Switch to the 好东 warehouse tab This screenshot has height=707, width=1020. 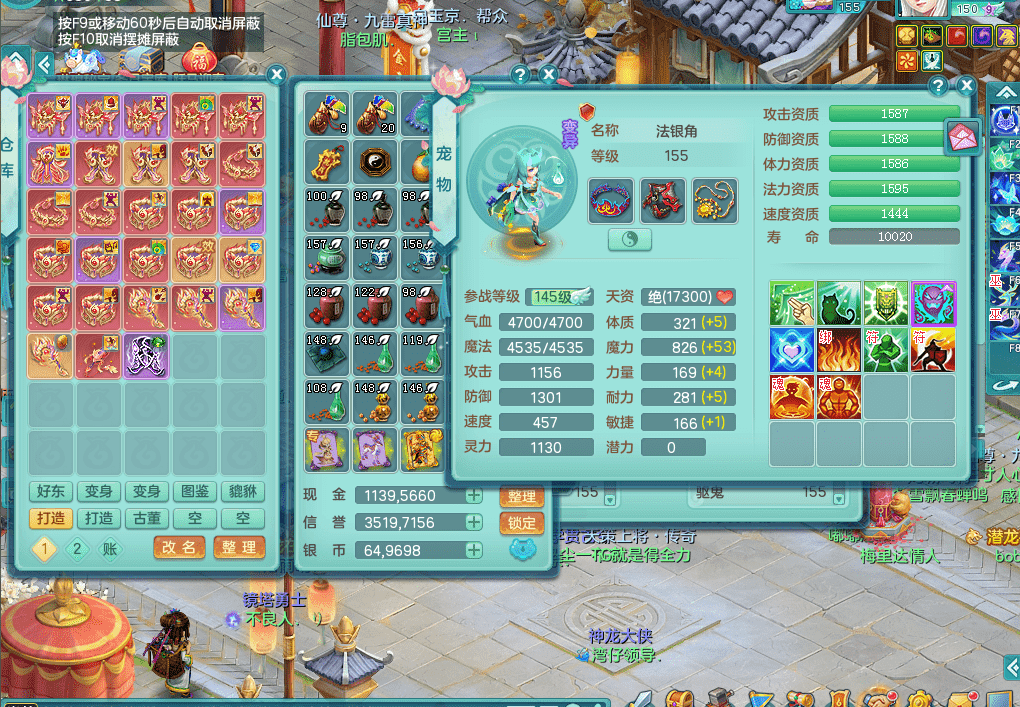click(x=51, y=491)
